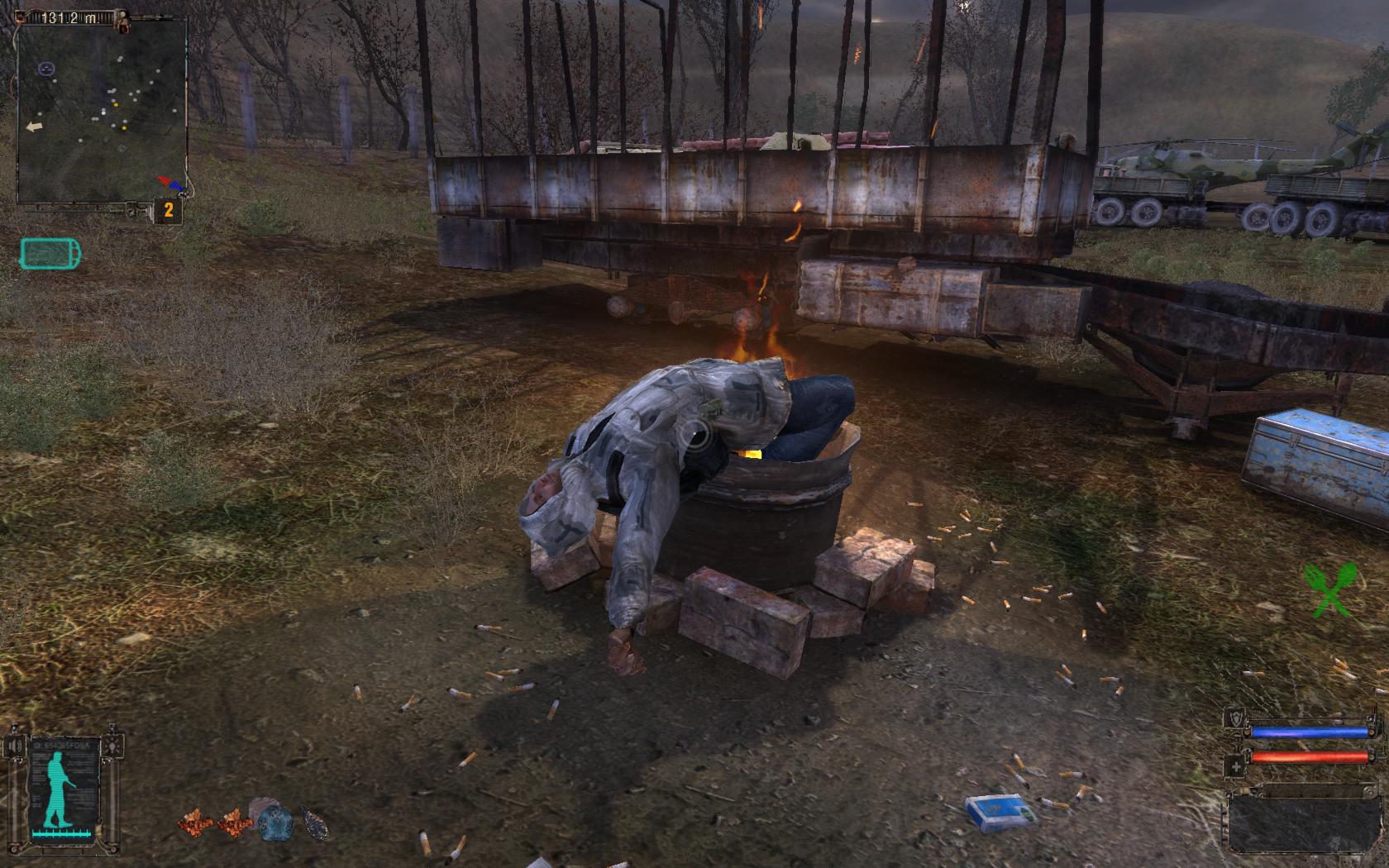The height and width of the screenshot is (868, 1389).
Task: Click the teal battery indicator icon
Action: [50, 254]
